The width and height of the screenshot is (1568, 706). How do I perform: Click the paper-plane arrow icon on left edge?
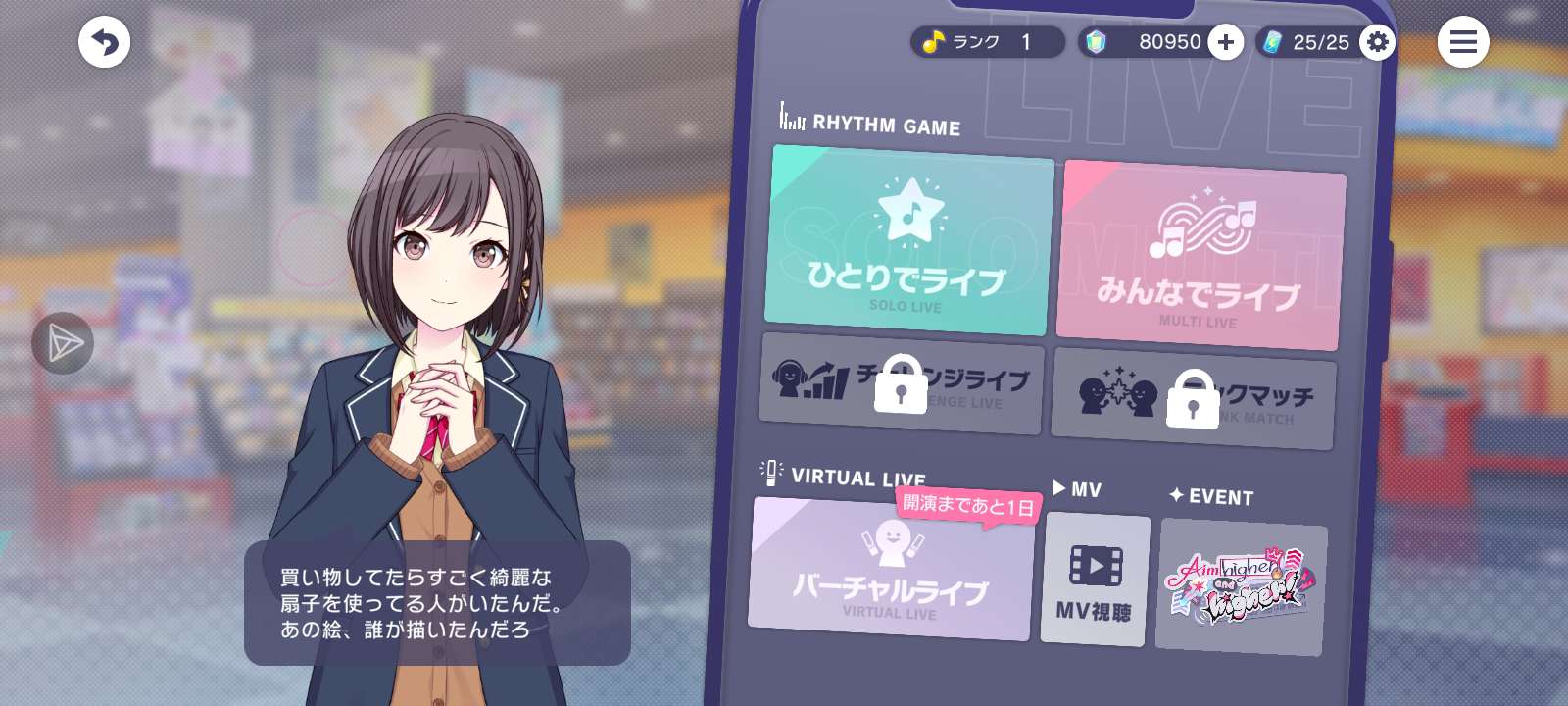tap(63, 343)
